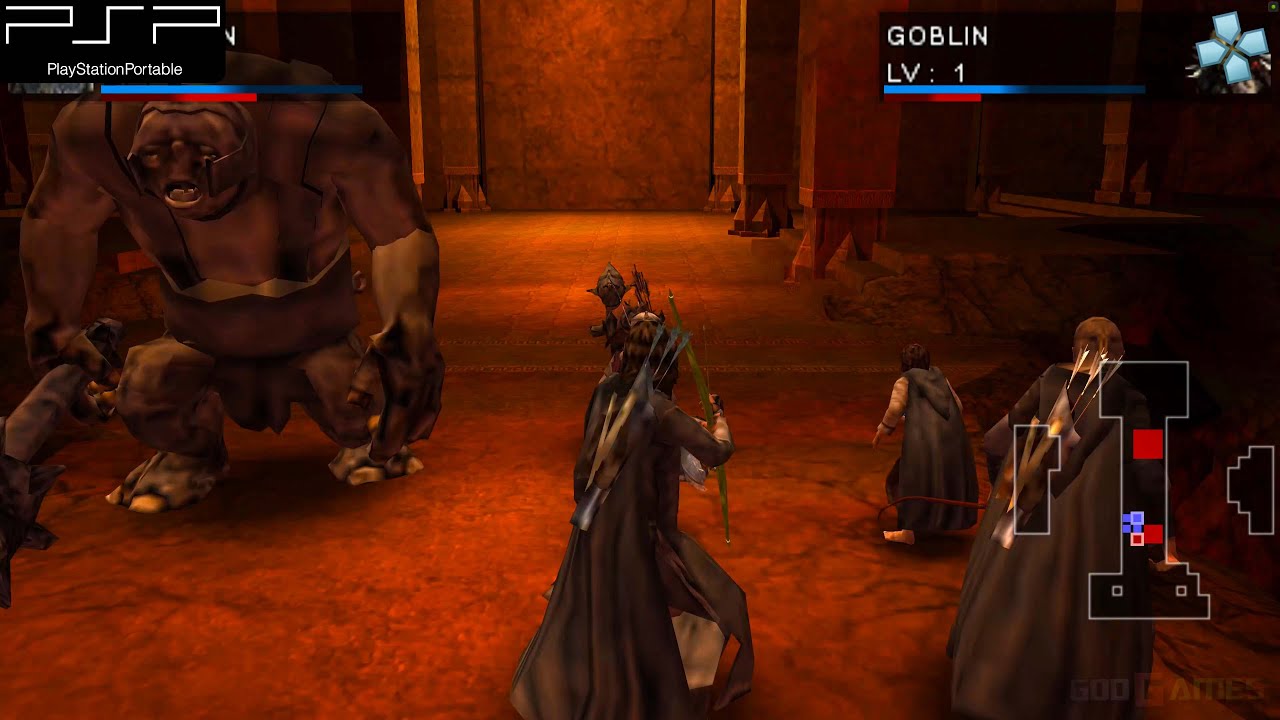The image size is (1280, 720).
Task: Click the green status dot in the top-right corner
Action: point(1273,6)
